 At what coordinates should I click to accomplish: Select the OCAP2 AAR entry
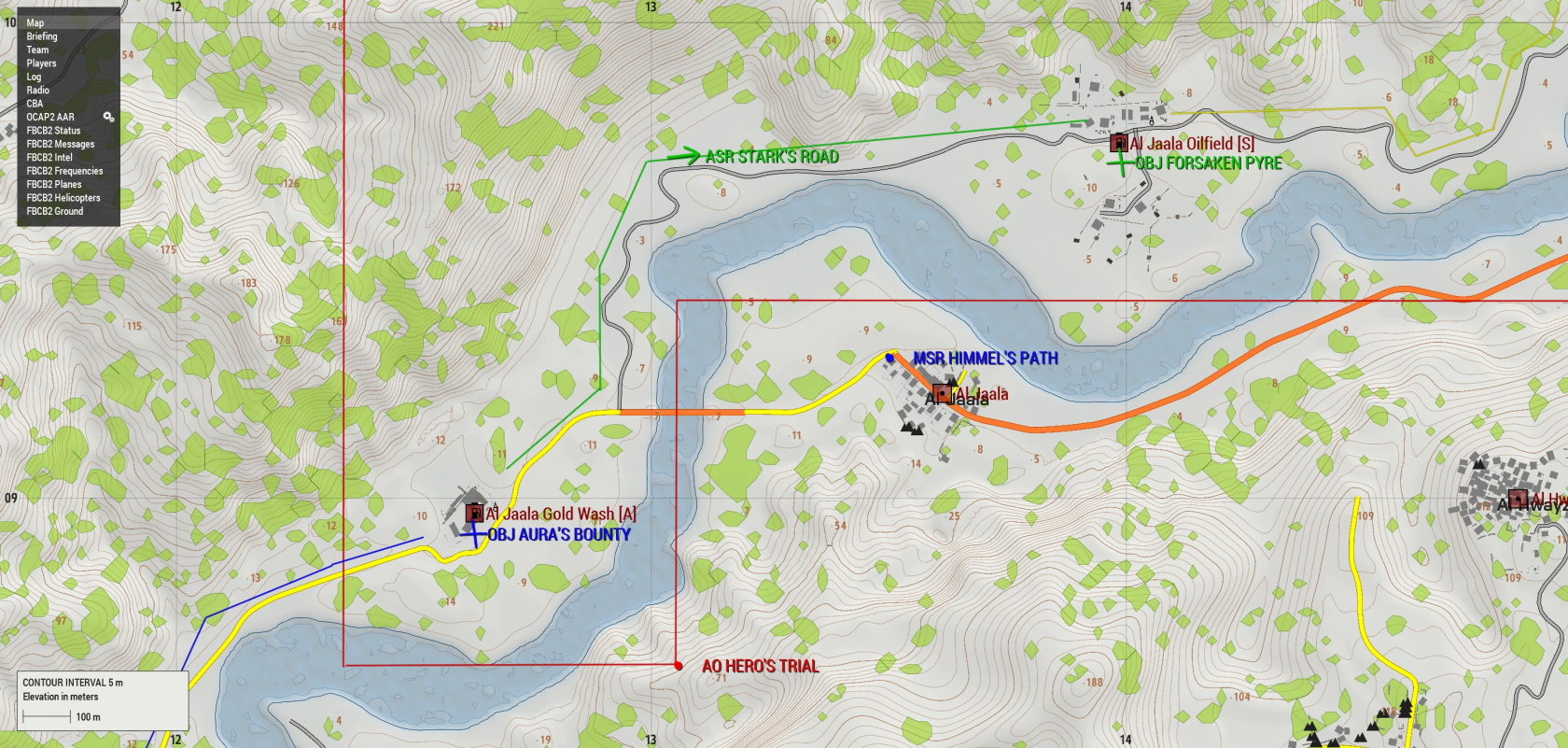(x=50, y=118)
